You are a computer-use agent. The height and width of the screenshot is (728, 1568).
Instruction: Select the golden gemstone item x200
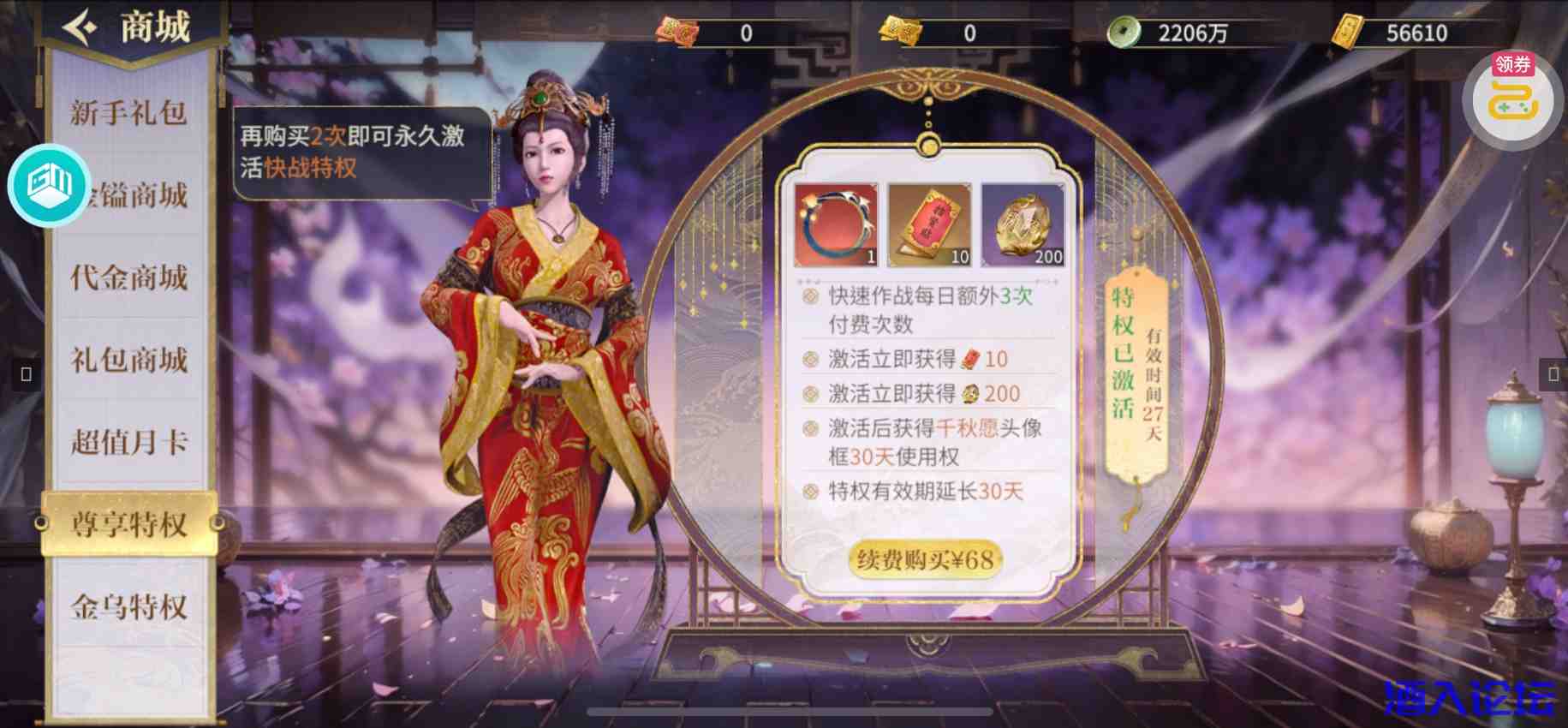click(1024, 224)
